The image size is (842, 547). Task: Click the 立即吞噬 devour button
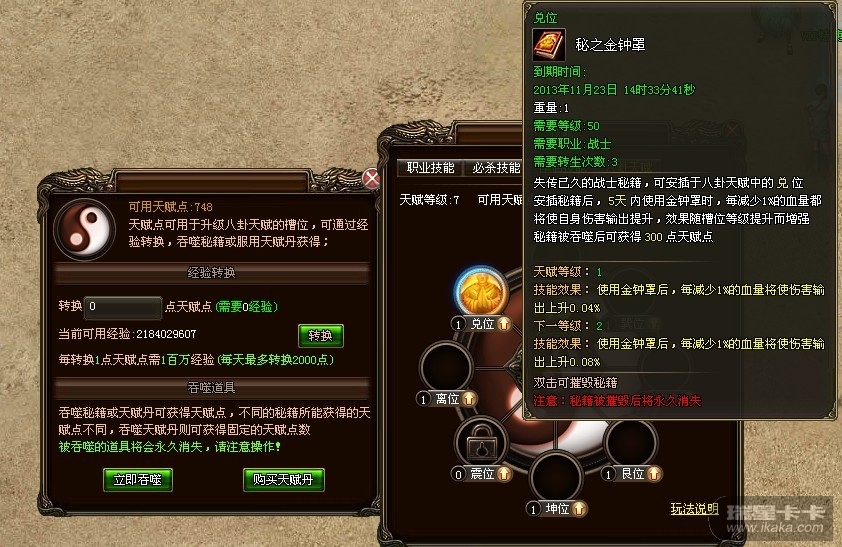tap(138, 479)
